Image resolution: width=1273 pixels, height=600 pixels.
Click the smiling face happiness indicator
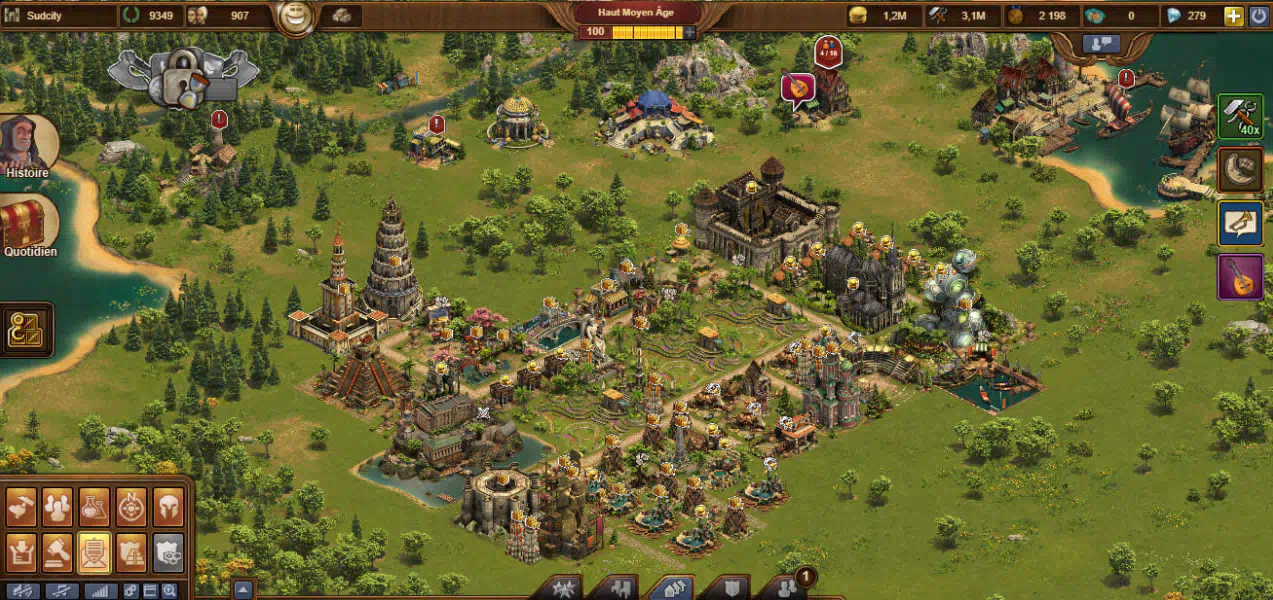pos(295,17)
